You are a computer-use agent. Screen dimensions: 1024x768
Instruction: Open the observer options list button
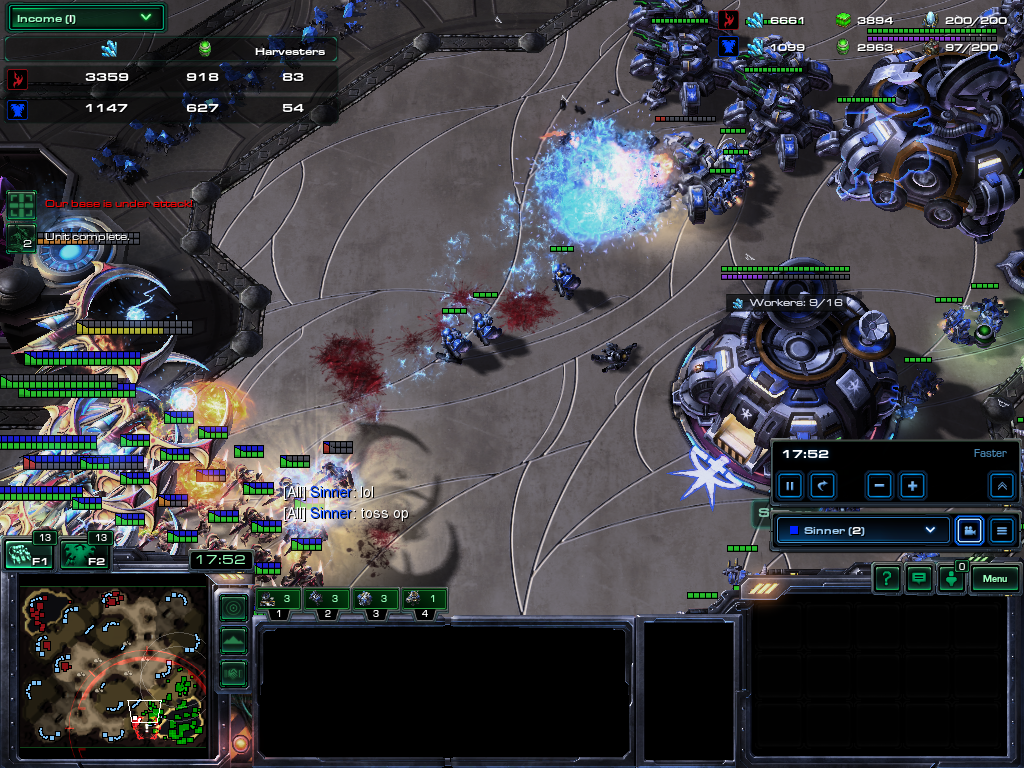pos(1001,530)
